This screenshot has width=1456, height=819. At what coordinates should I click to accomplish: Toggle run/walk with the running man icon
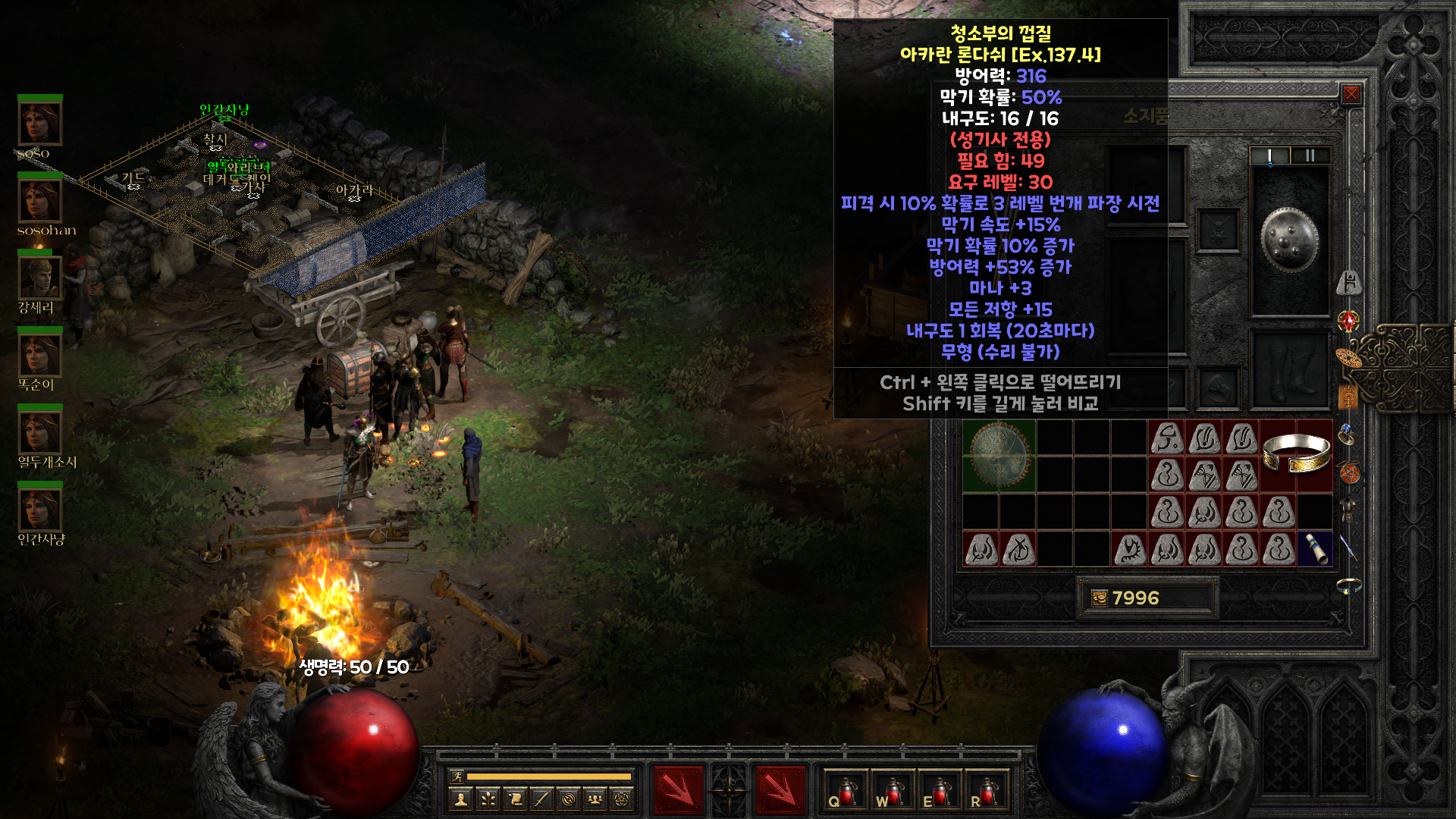pyautogui.click(x=457, y=776)
